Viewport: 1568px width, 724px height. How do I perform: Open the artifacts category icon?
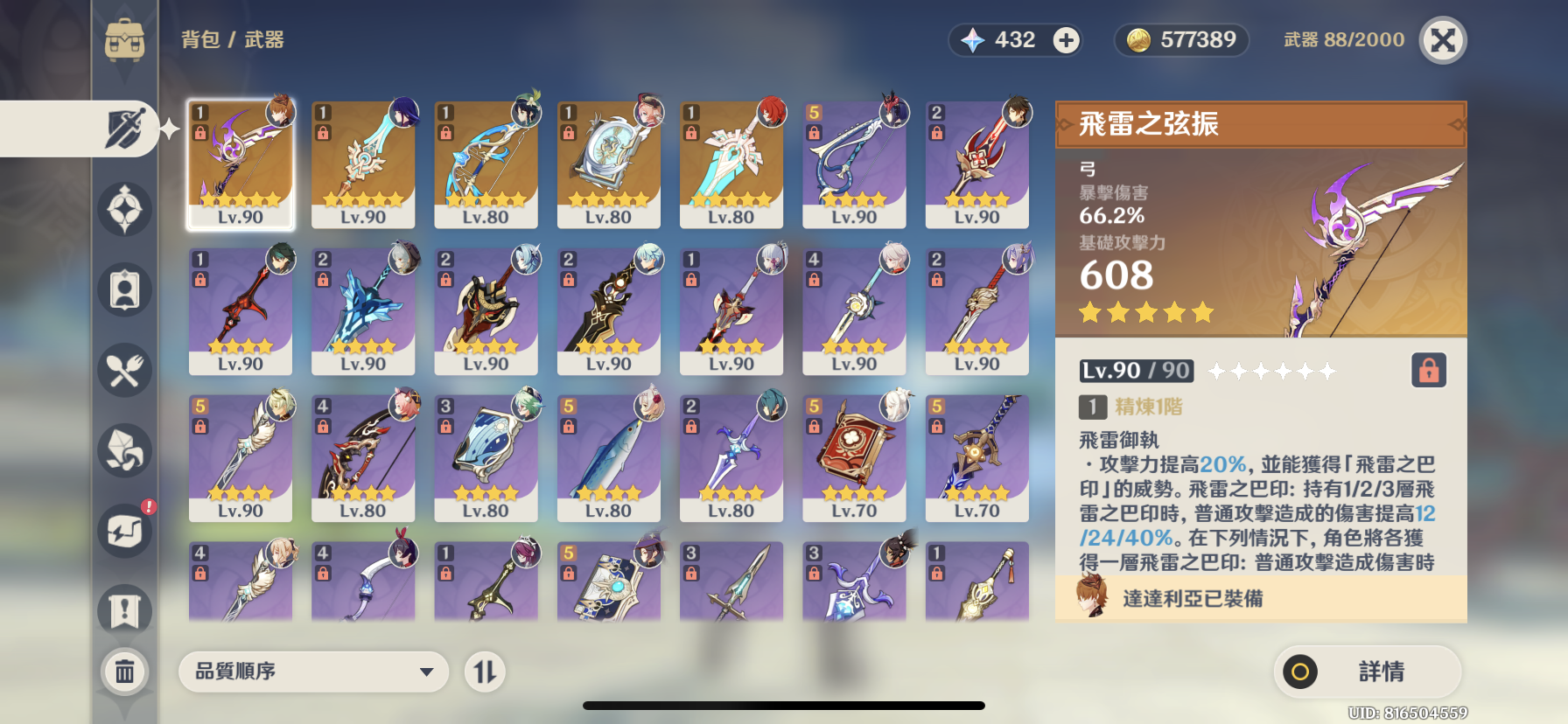pos(125,208)
